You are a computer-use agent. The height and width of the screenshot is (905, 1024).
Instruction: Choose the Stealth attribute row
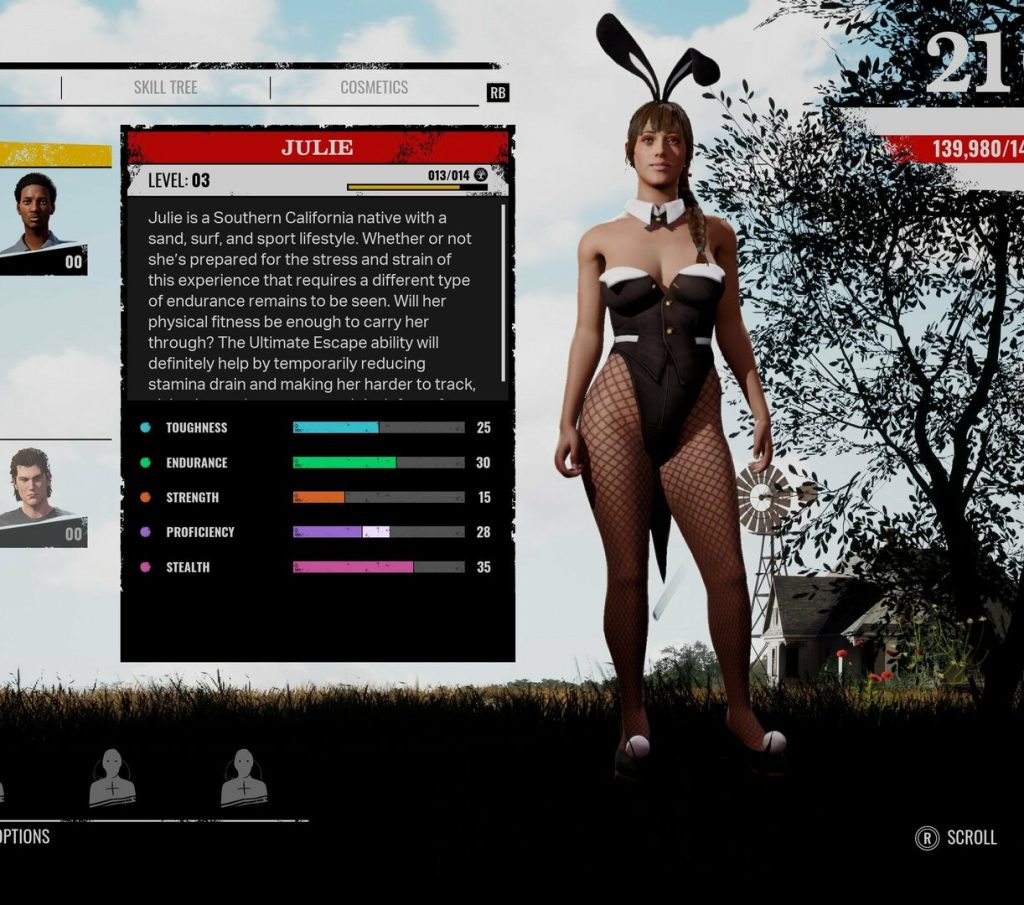(317, 567)
